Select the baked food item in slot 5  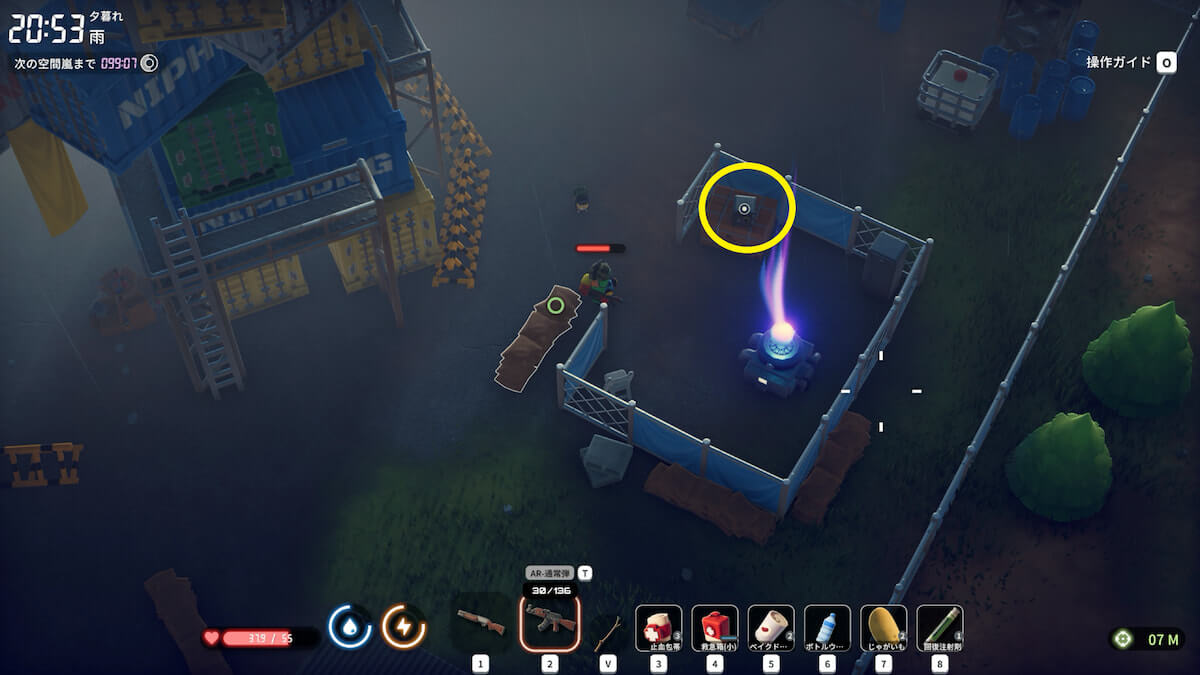(771, 628)
